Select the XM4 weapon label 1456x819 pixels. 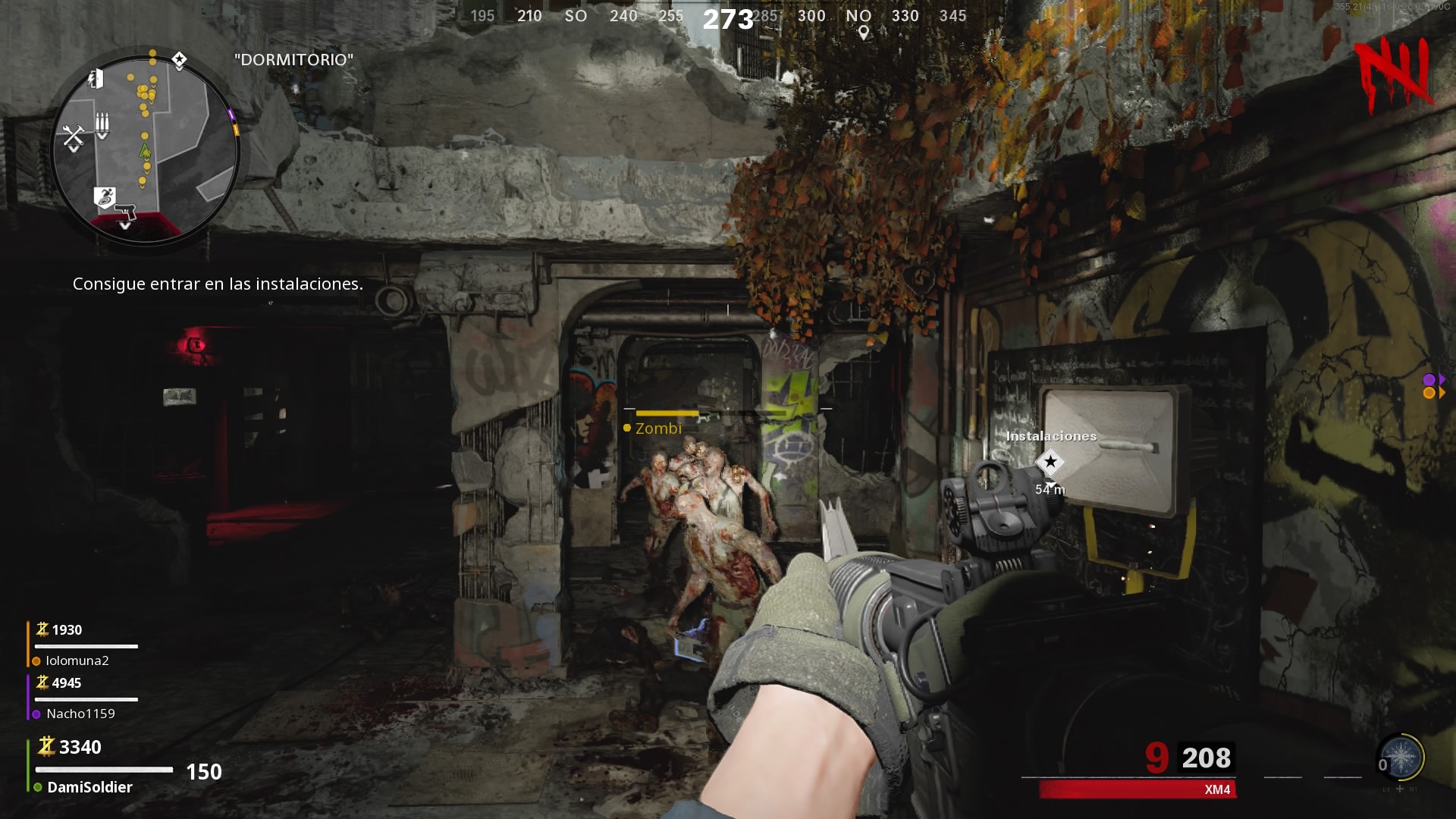point(1216,789)
